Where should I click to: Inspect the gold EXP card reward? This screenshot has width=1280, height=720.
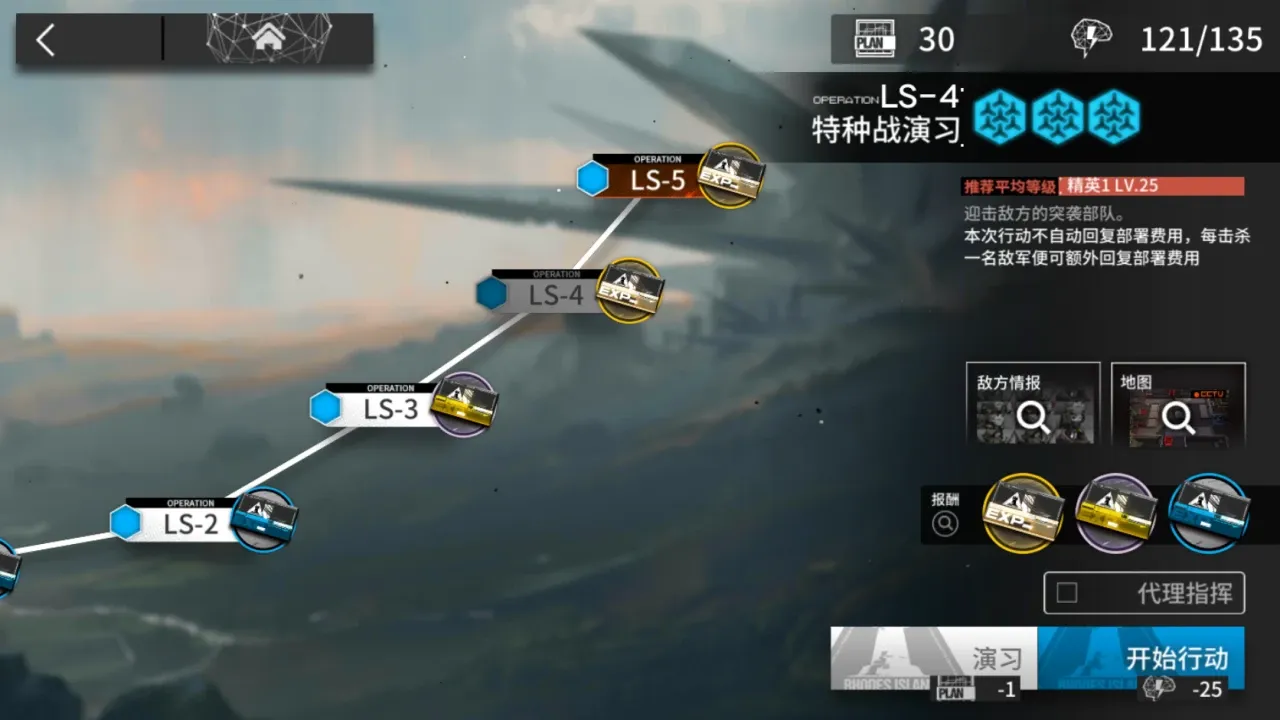click(1023, 513)
